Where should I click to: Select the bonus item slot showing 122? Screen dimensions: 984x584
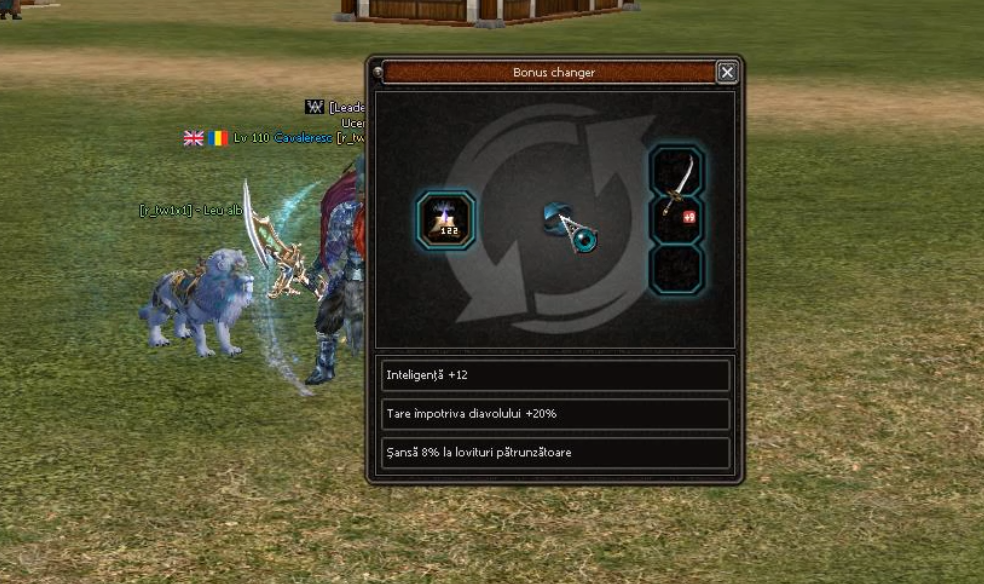[445, 220]
